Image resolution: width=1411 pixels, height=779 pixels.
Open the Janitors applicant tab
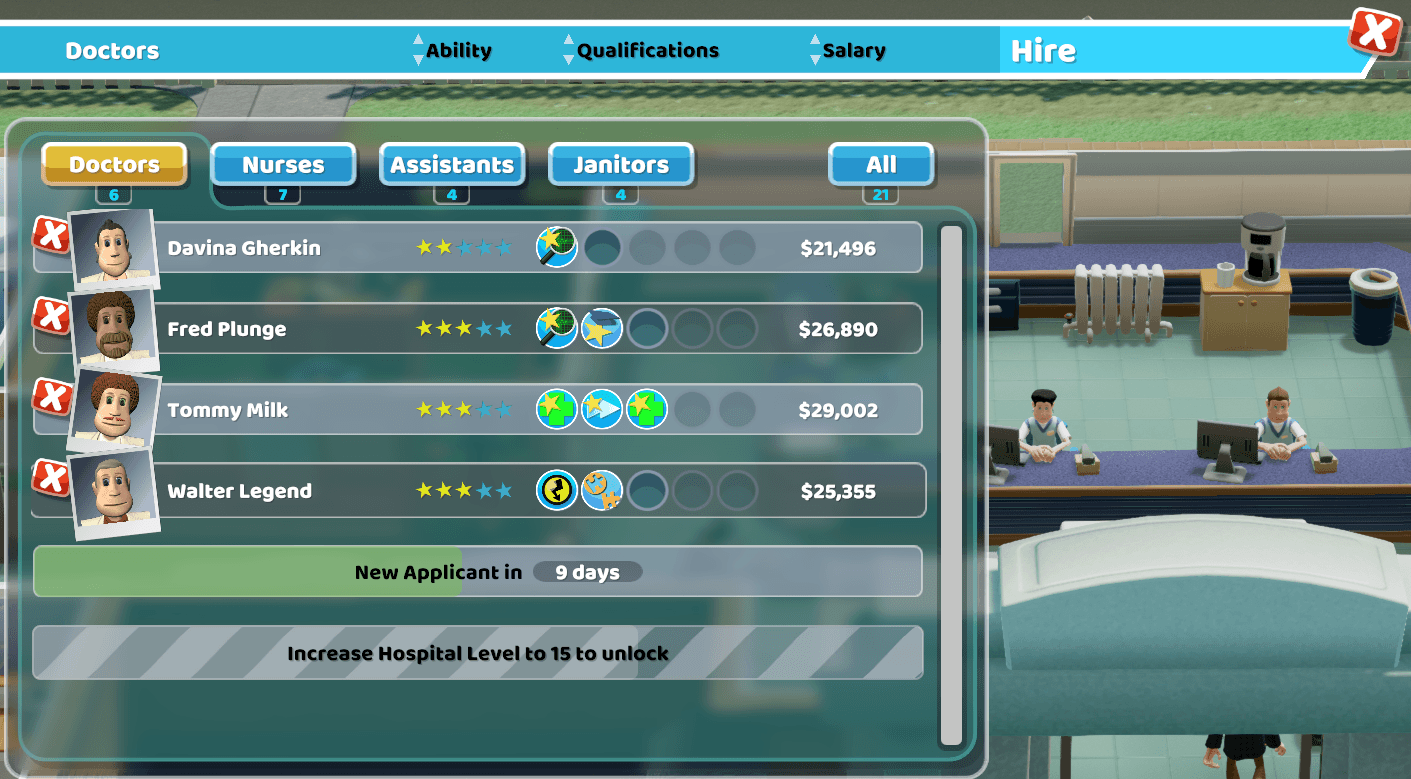point(621,164)
